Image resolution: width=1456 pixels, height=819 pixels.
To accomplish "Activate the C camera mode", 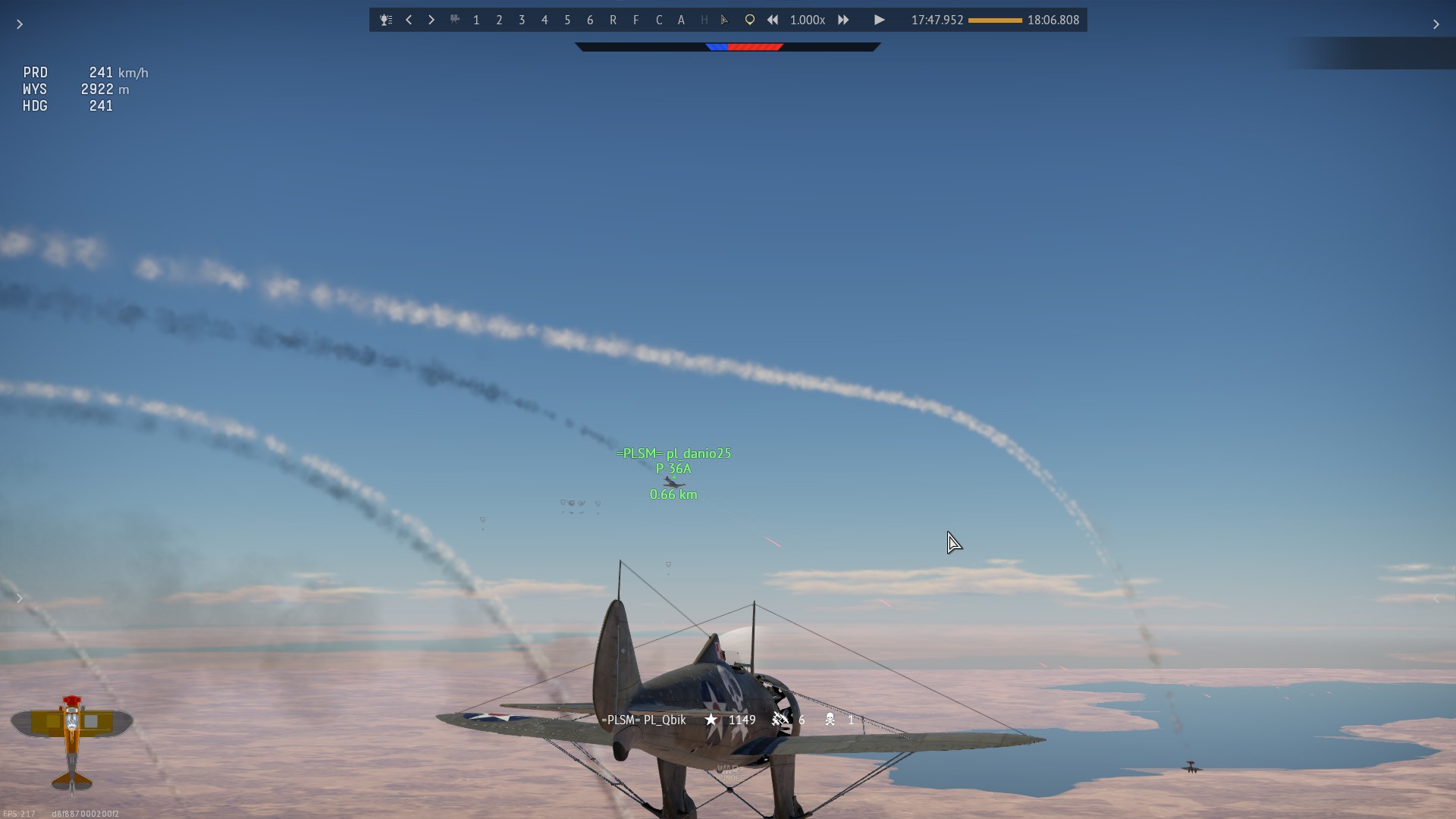I will 658,20.
